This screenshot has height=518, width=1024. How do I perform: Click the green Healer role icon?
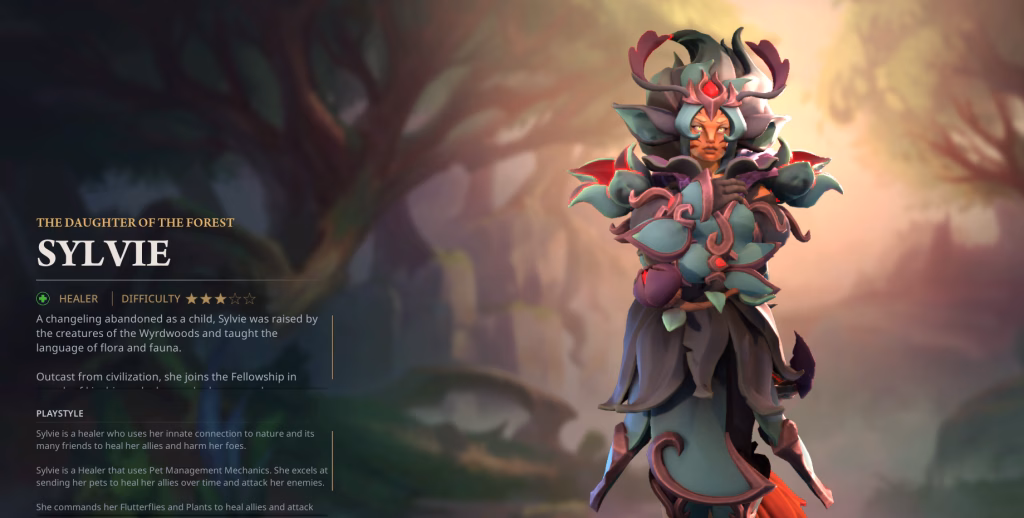click(43, 298)
